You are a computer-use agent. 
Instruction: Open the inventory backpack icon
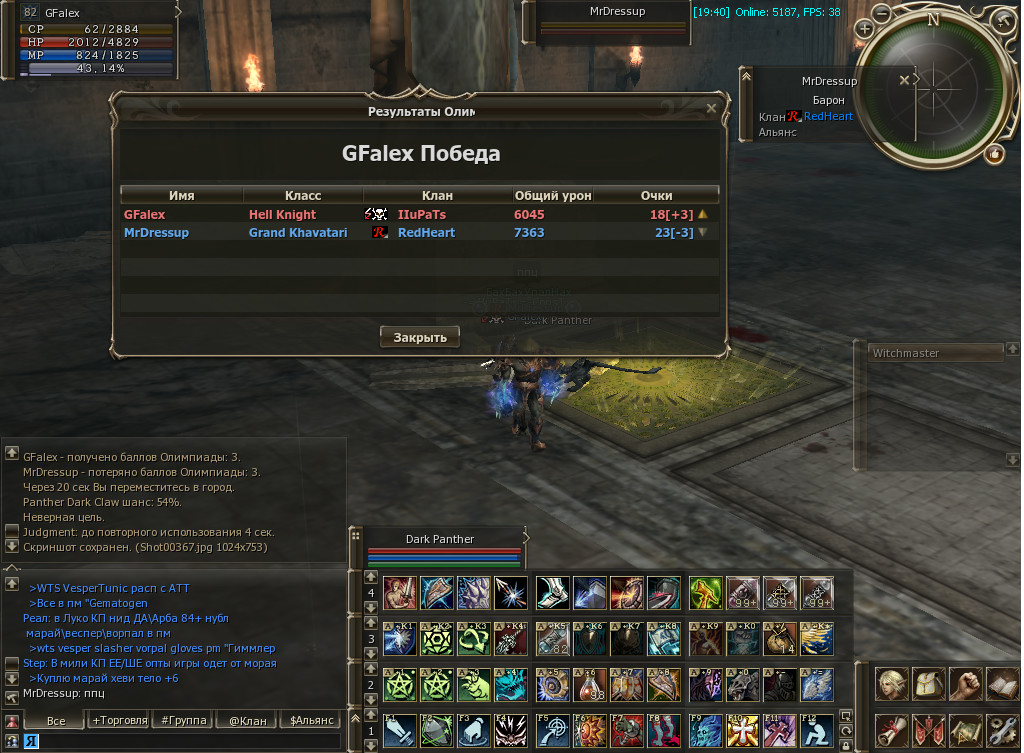(x=927, y=685)
